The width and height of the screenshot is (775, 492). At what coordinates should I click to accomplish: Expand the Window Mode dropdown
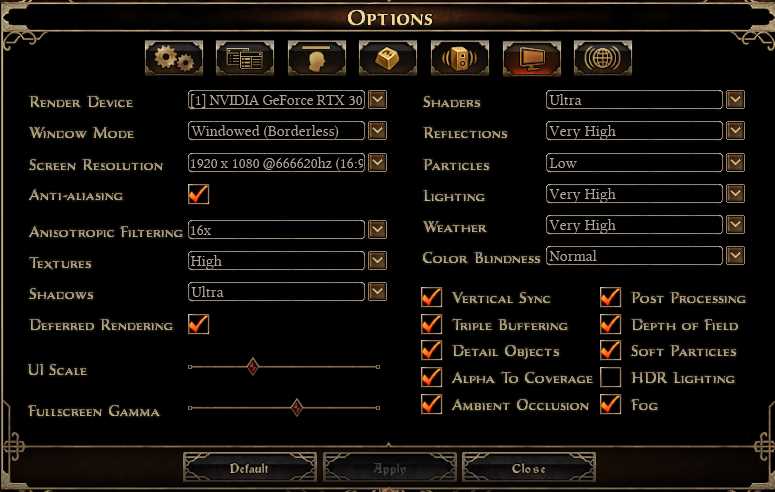[x=377, y=131]
